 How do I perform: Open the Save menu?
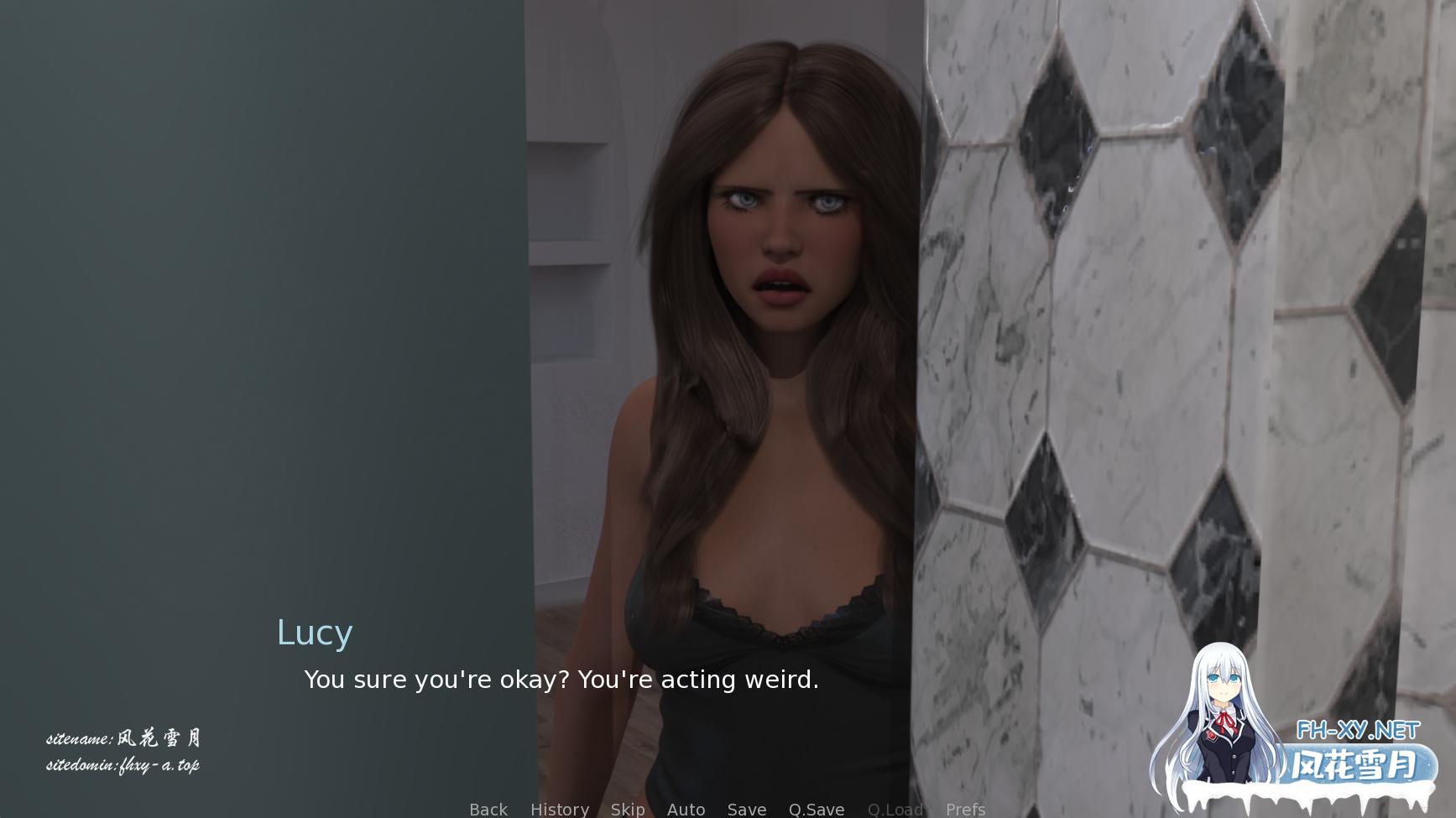[x=746, y=809]
